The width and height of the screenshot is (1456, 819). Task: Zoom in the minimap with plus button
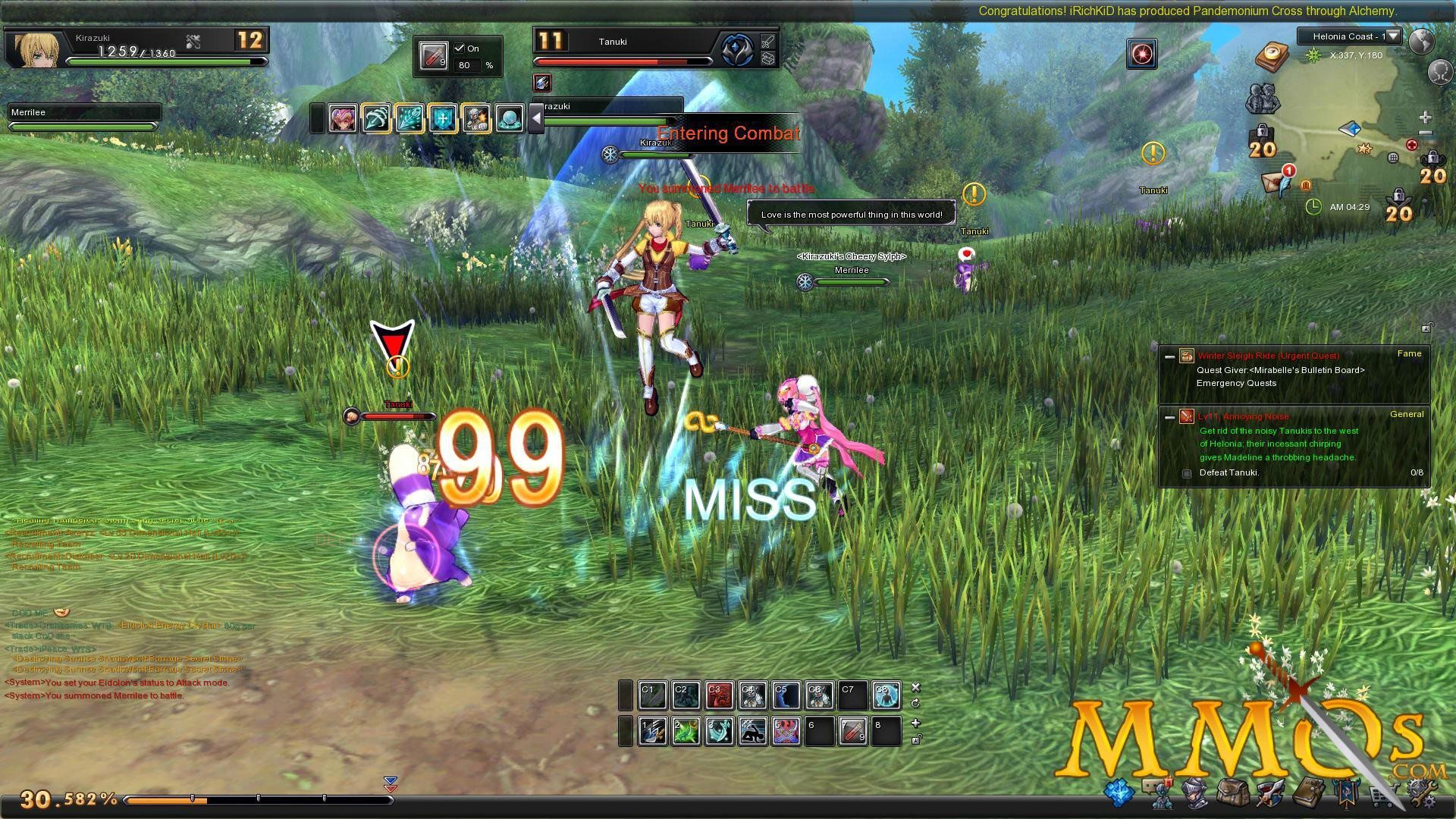[x=1425, y=118]
